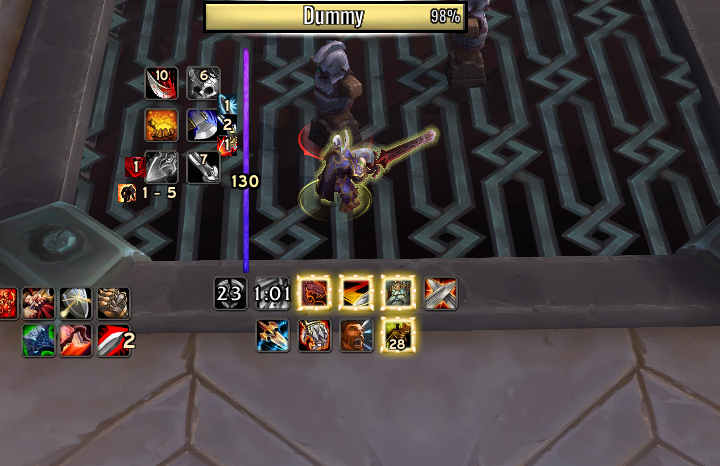Use the shield with spark ability
This screenshot has width=720, height=466.
tap(78, 301)
